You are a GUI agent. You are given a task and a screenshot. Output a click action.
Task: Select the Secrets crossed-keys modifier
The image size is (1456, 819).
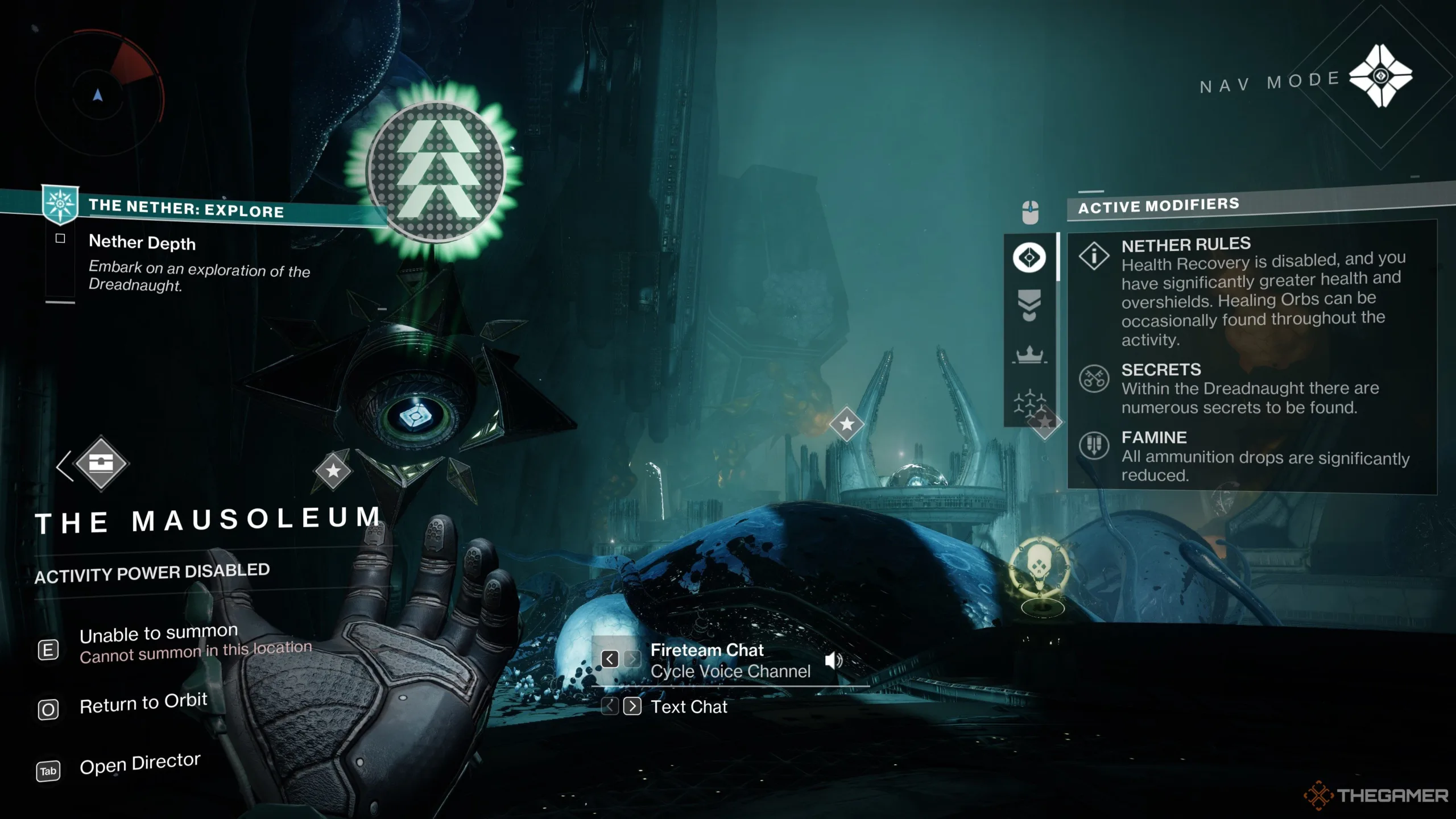[1094, 378]
